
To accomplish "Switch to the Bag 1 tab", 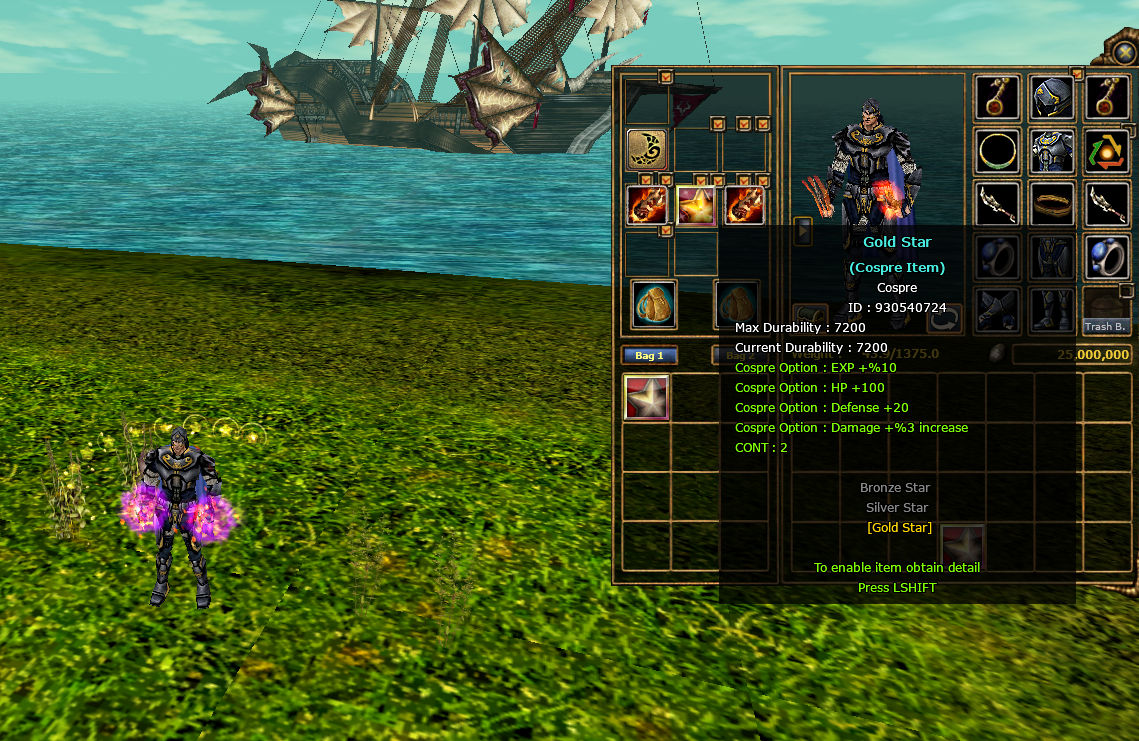I will pyautogui.click(x=650, y=355).
